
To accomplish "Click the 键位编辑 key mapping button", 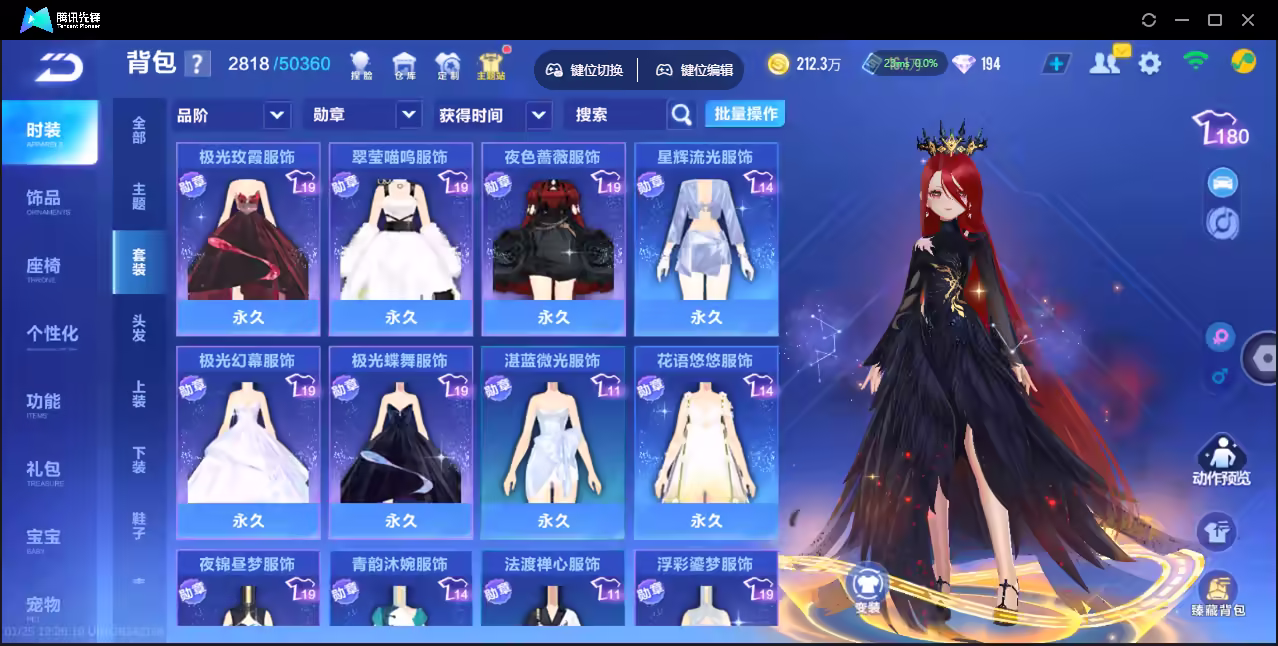I will pos(695,70).
